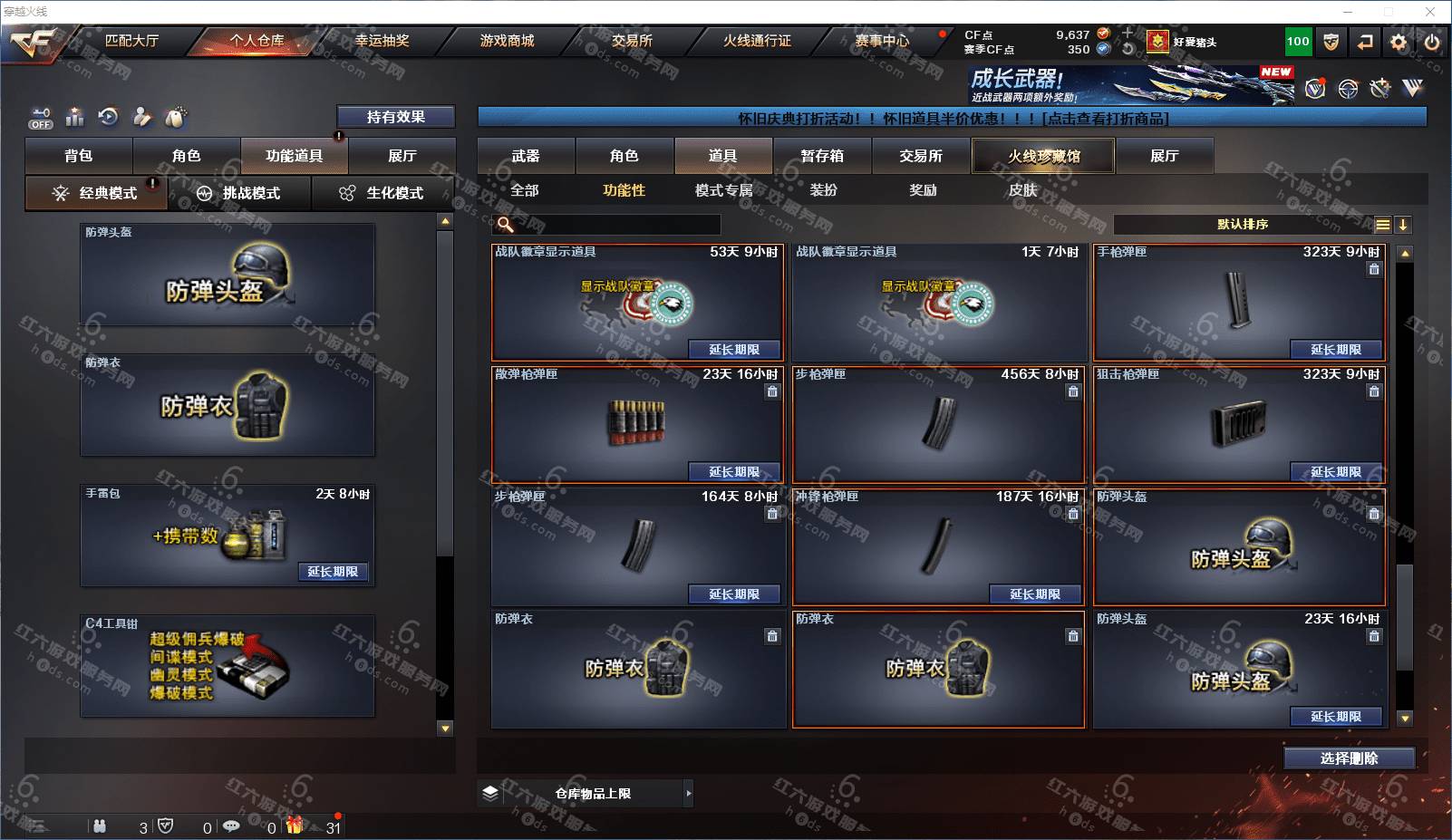Go to 幸运抽奖 lucky draw
This screenshot has width=1452, height=840.
coord(382,41)
